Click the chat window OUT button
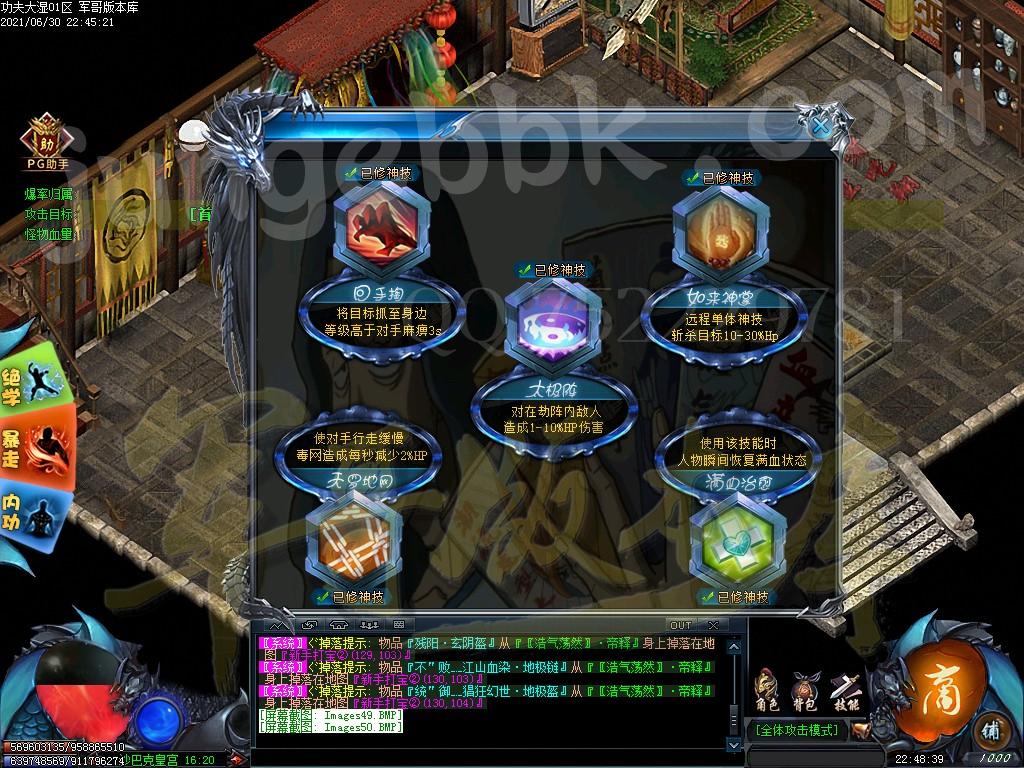 (x=680, y=625)
